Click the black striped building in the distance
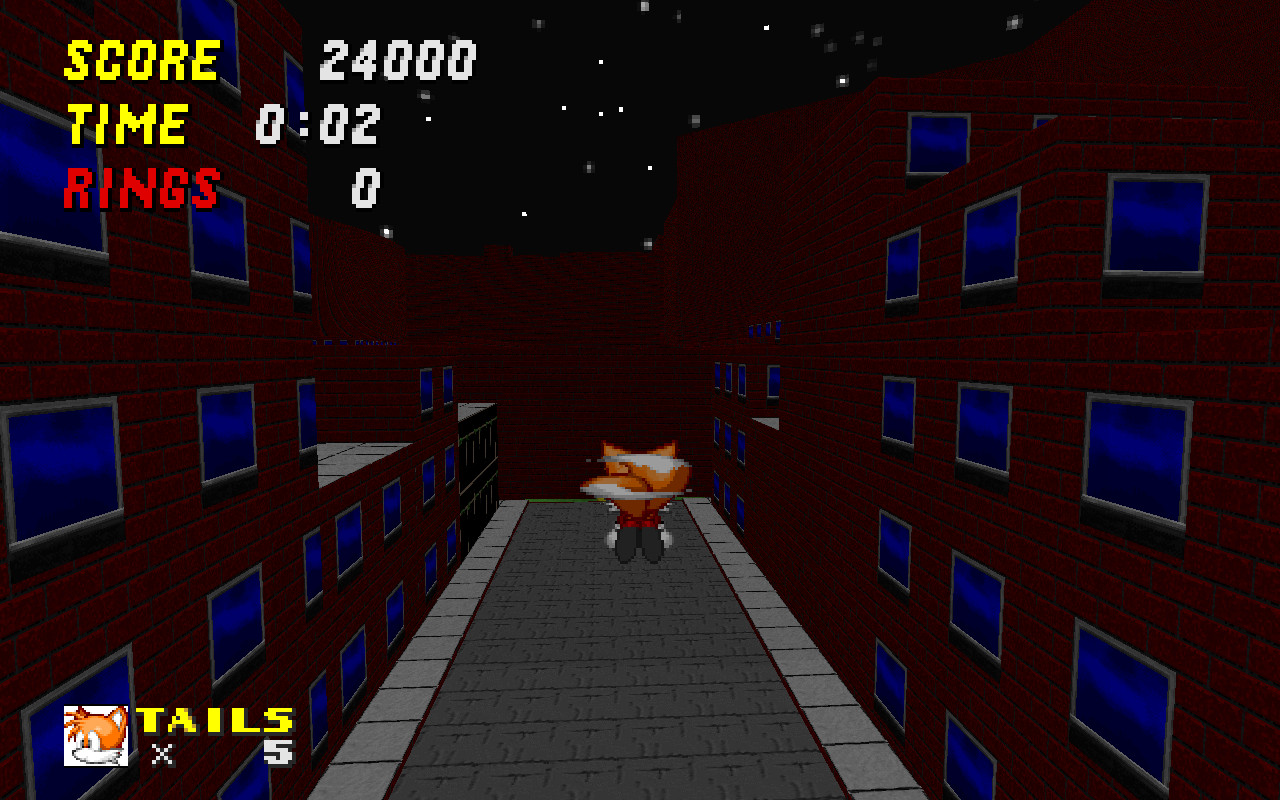Screen dimensions: 1280x800 [x=480, y=470]
